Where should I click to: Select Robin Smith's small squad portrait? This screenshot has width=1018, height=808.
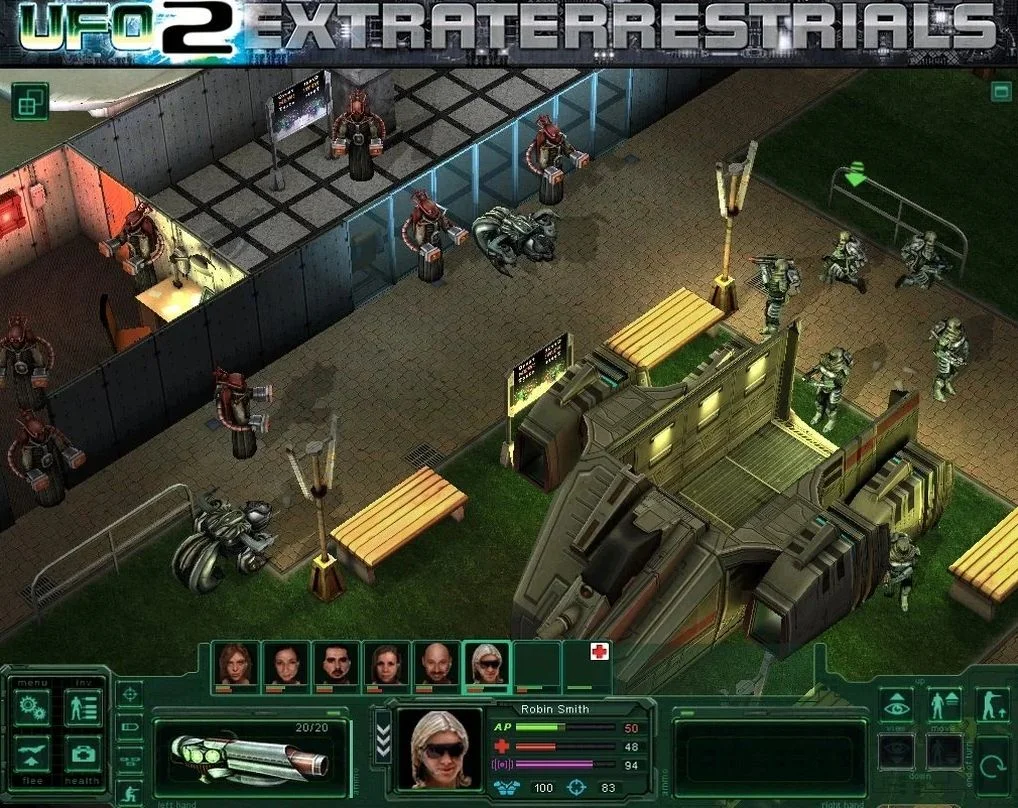486,665
